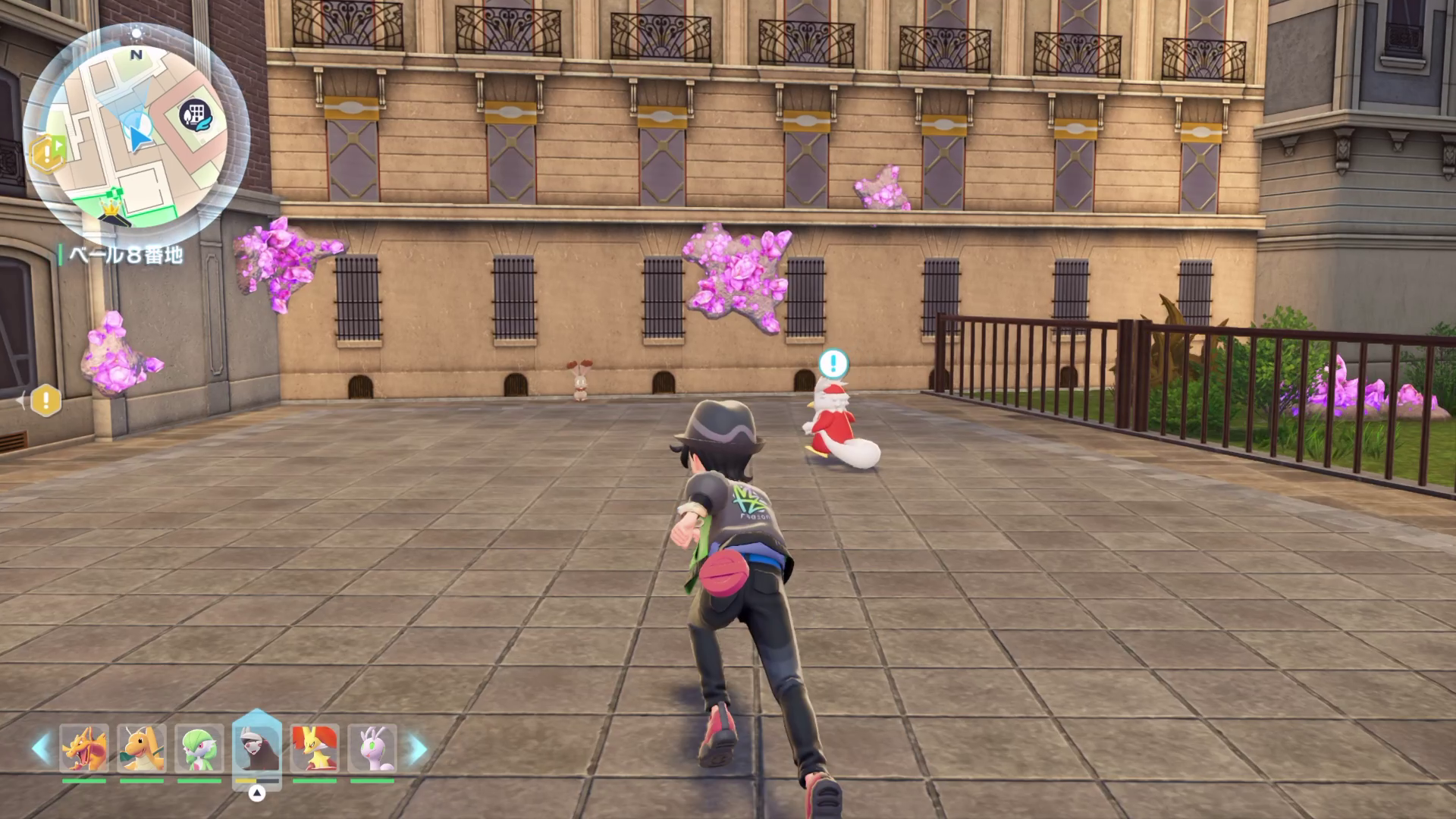Select the gold crown marker on minimap
The width and height of the screenshot is (1456, 819).
point(111,206)
